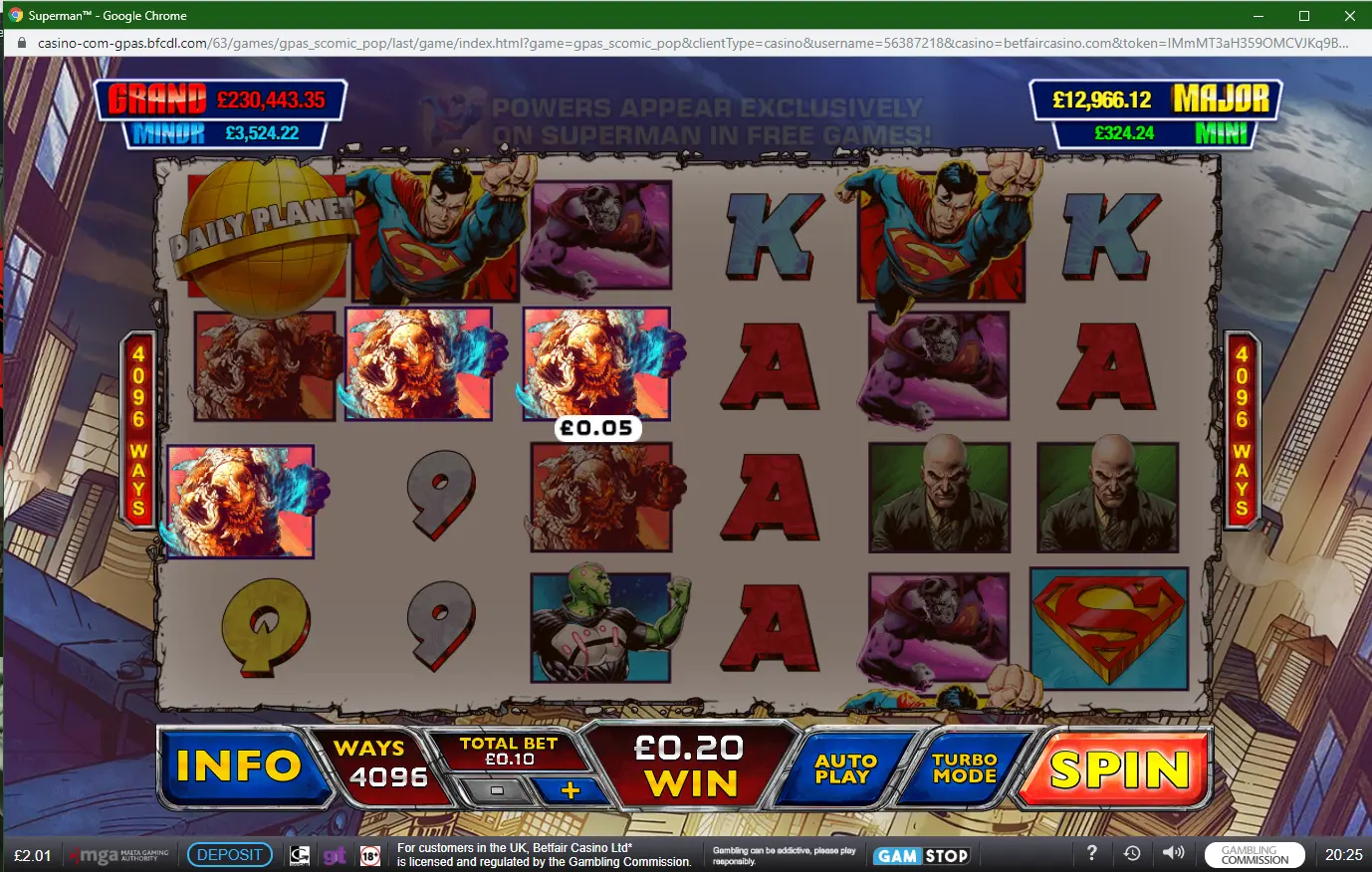1372x872 pixels.
Task: Open the INFO paytable
Action: click(x=239, y=765)
